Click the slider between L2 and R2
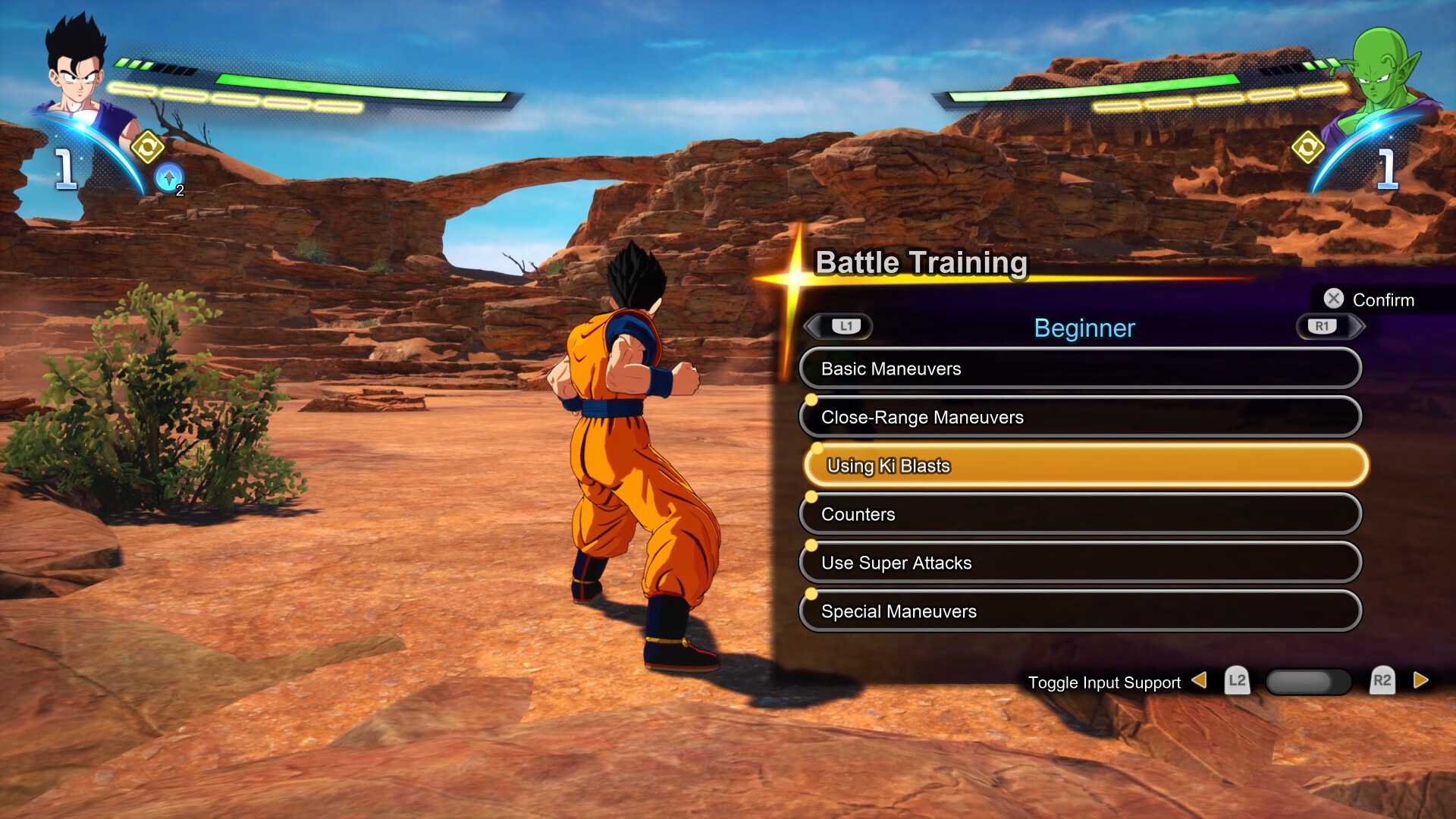This screenshot has width=1456, height=819. pyautogui.click(x=1308, y=682)
